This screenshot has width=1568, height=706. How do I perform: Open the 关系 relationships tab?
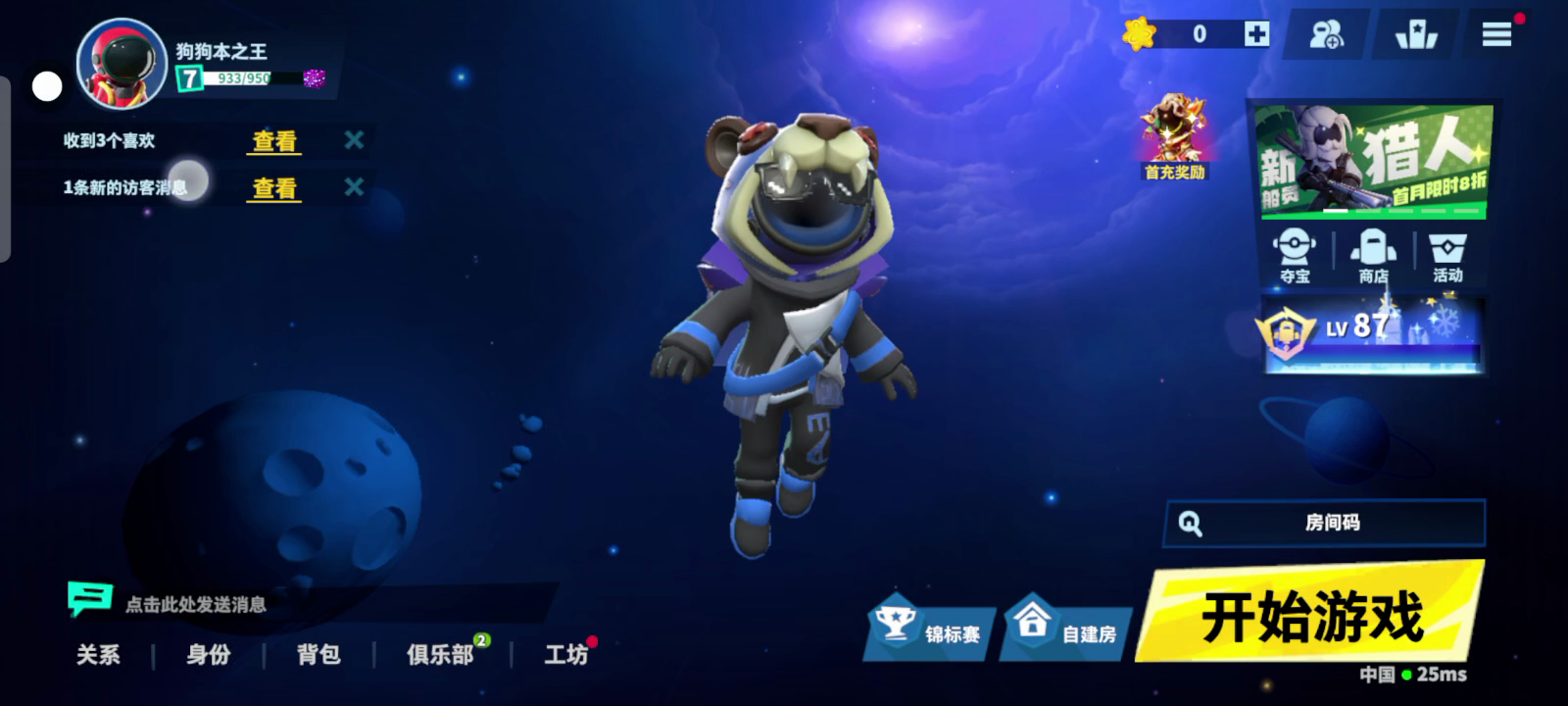pyautogui.click(x=98, y=654)
